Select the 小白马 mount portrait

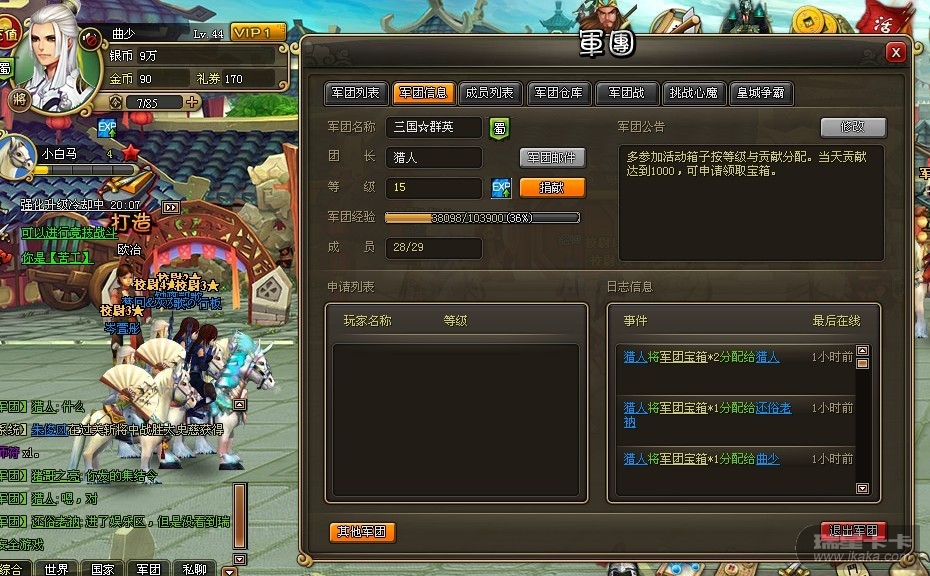[x=20, y=154]
